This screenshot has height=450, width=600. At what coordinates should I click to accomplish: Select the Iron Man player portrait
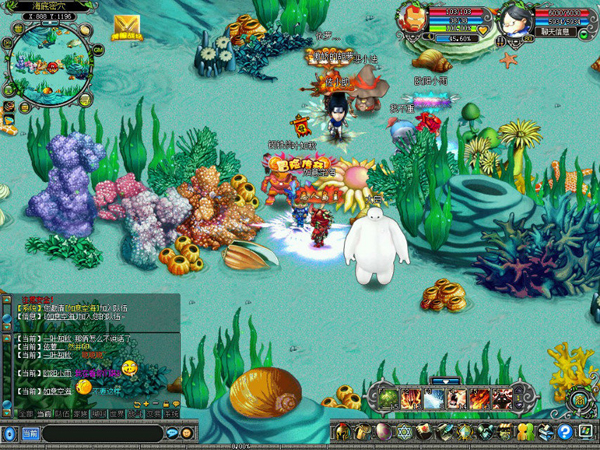pos(410,17)
